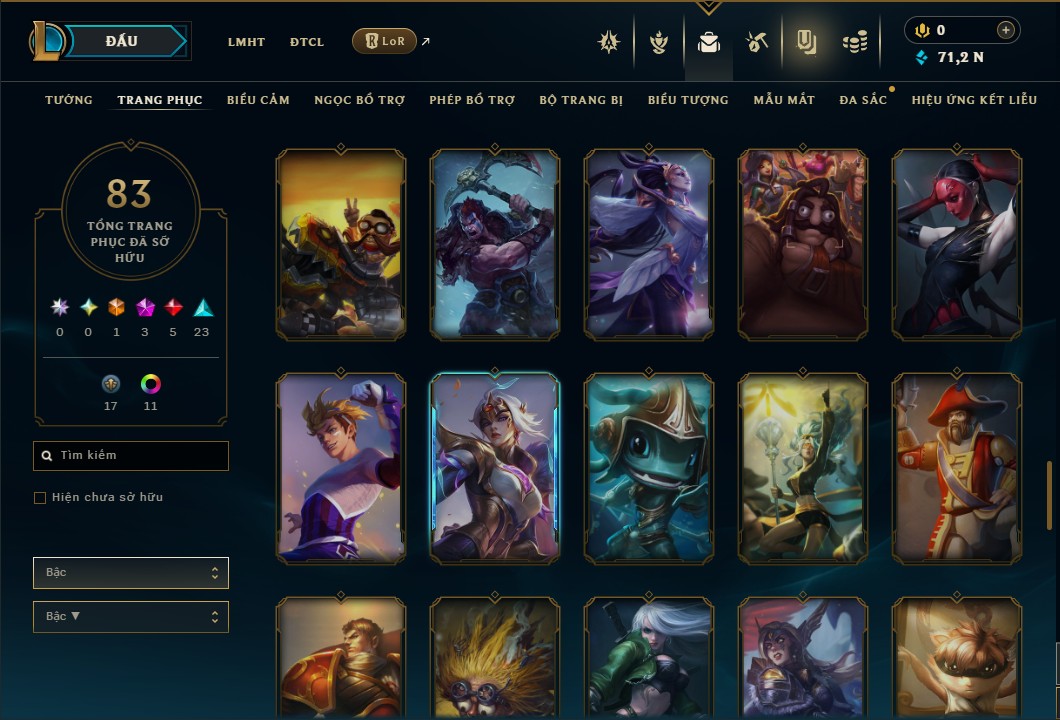
Task: Choose the pirate robot skin card
Action: click(x=956, y=468)
